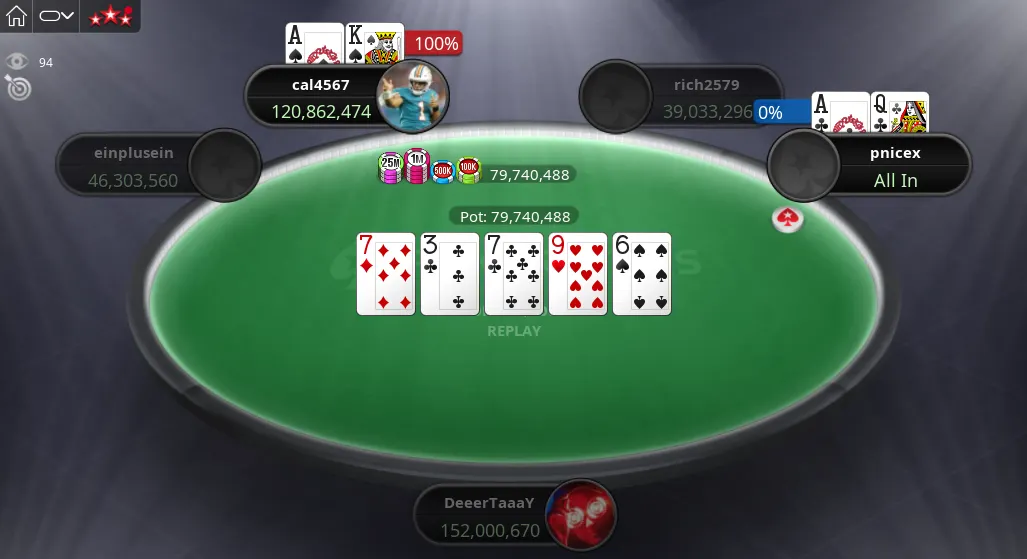Open the target with arrow icon
This screenshot has height=559, width=1027.
click(18, 88)
